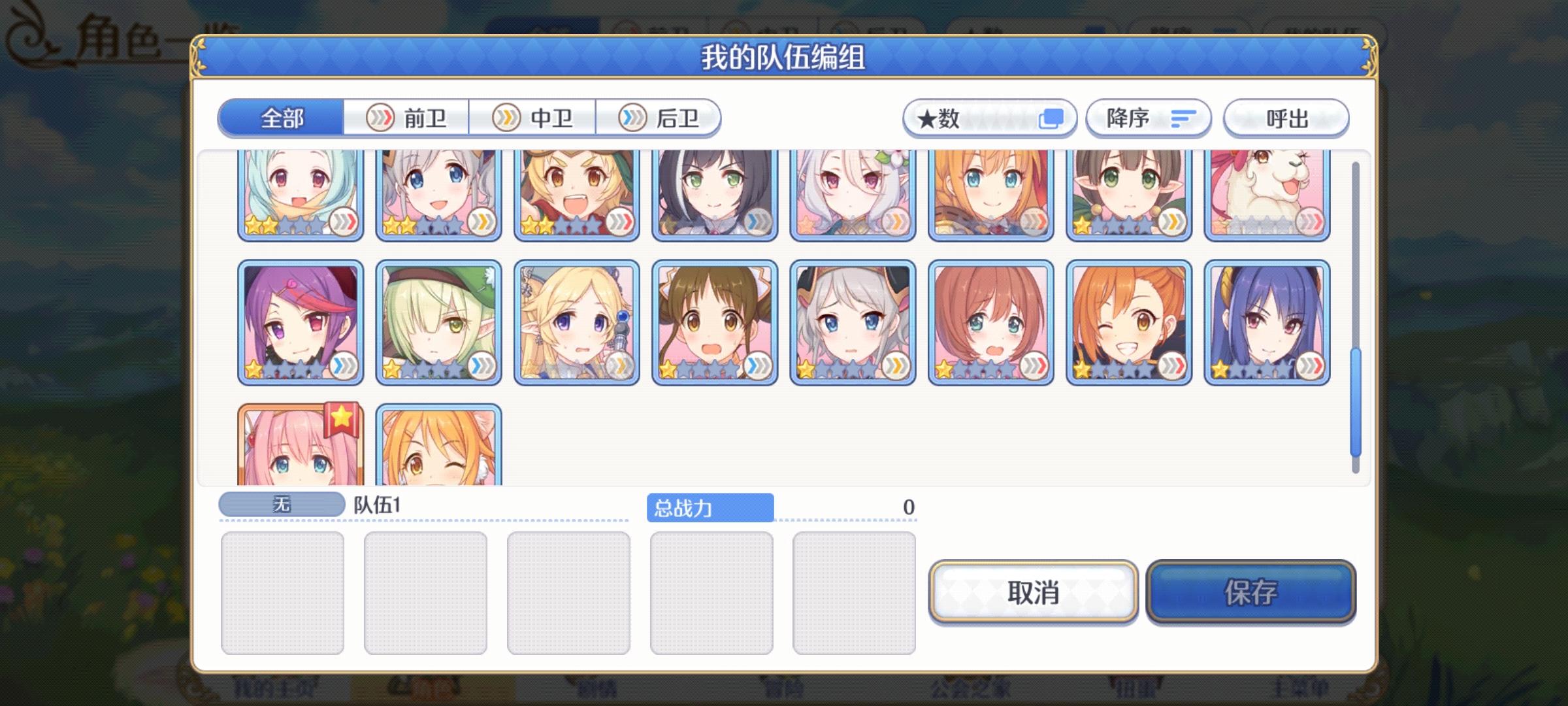Click the vanguard arrow icon on 前卫 tab
1568x706 pixels.
coord(382,118)
